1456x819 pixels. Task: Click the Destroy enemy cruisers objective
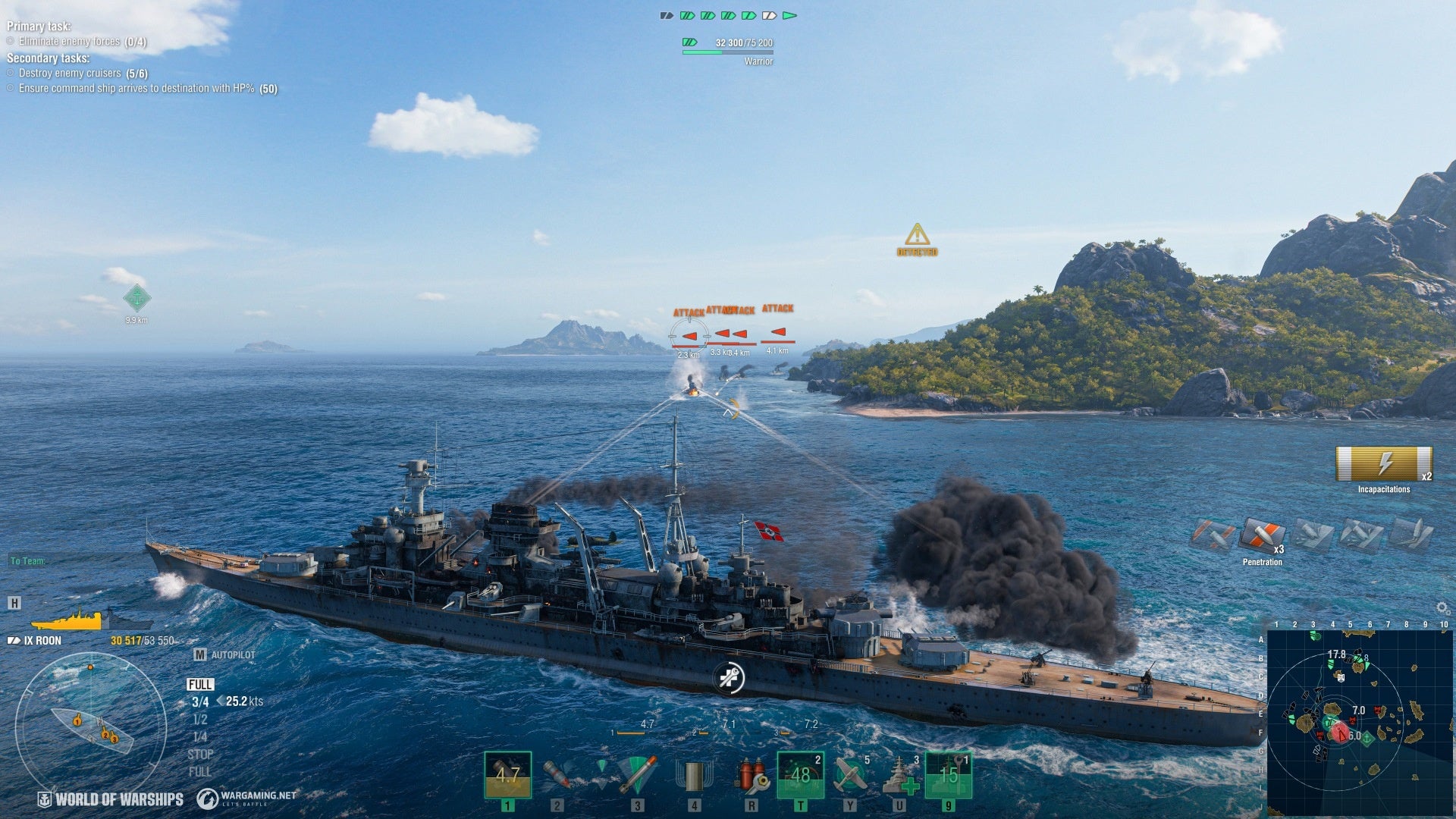(70, 74)
